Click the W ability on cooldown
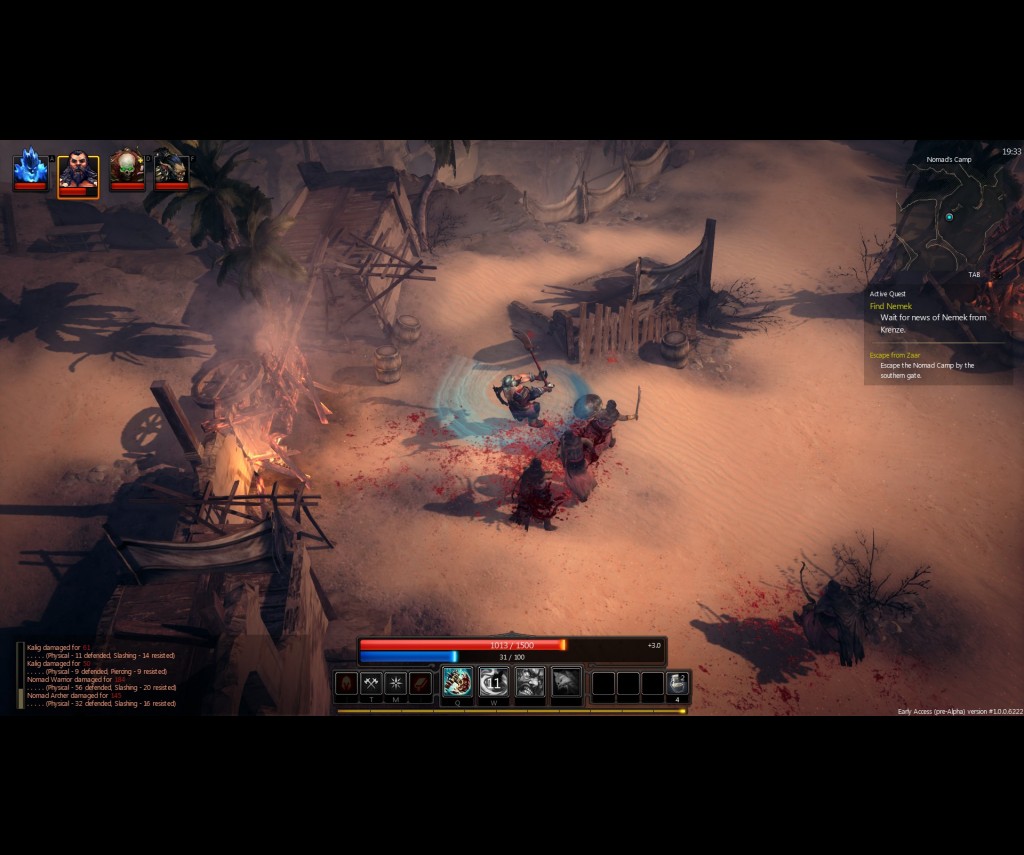Screen dimensions: 1024x855 coord(493,682)
